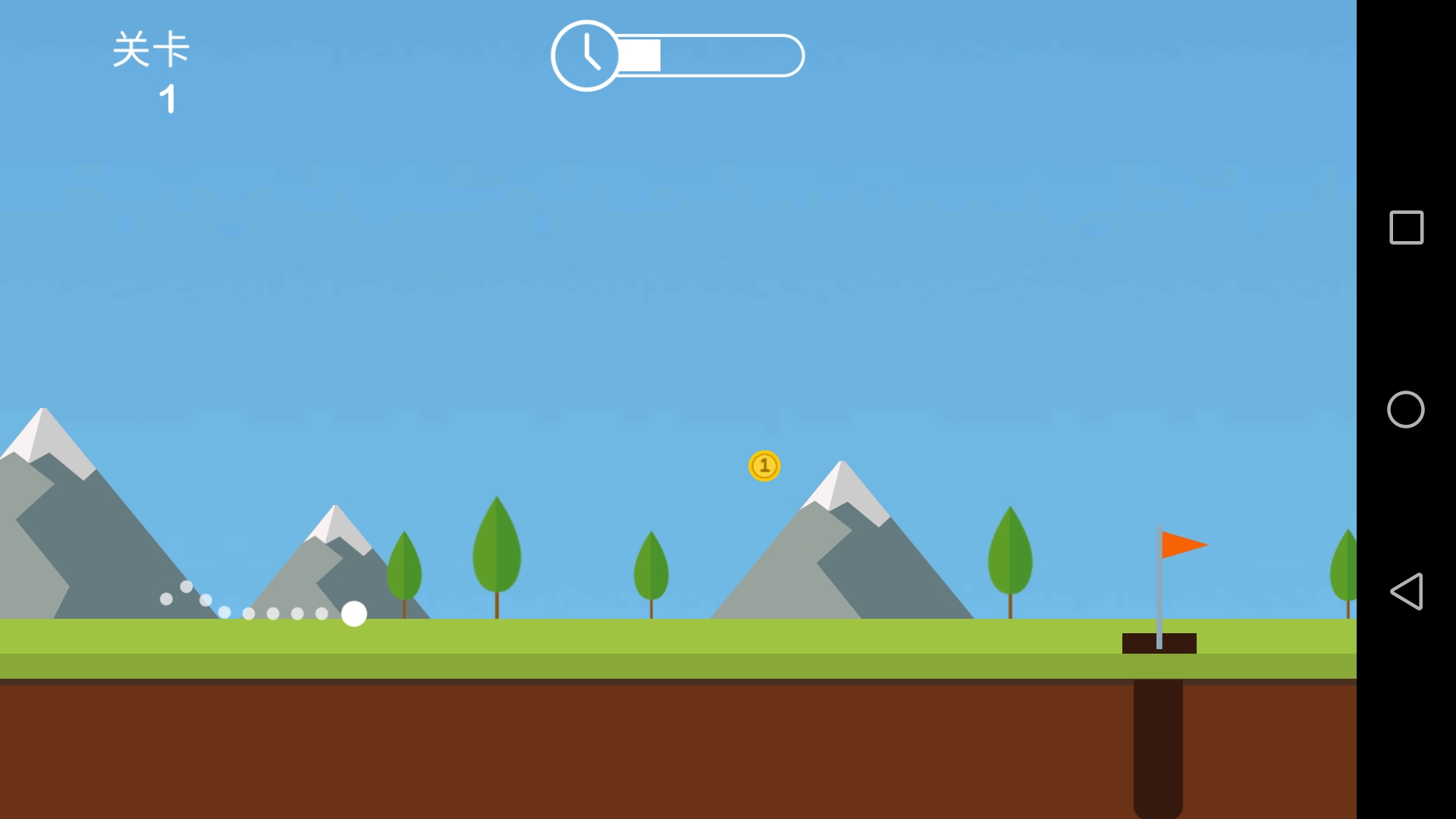Open recent apps with the square button
This screenshot has height=819, width=1456.
point(1407,227)
